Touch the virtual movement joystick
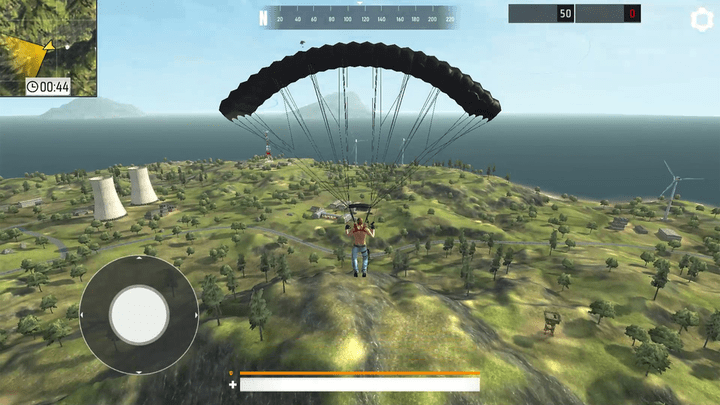The image size is (720, 405). pos(138,315)
